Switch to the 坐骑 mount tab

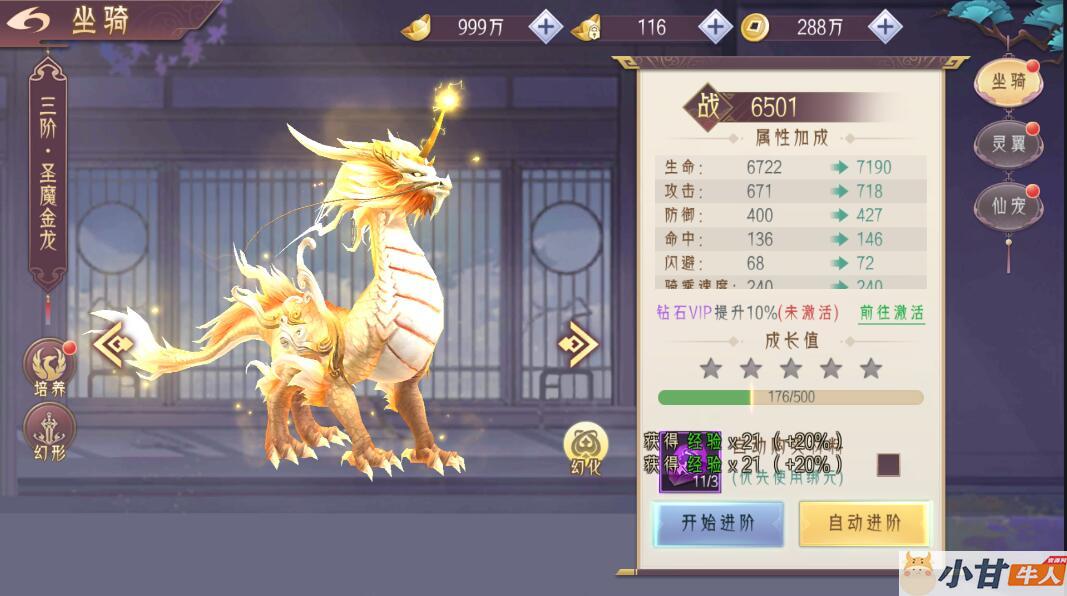1008,82
